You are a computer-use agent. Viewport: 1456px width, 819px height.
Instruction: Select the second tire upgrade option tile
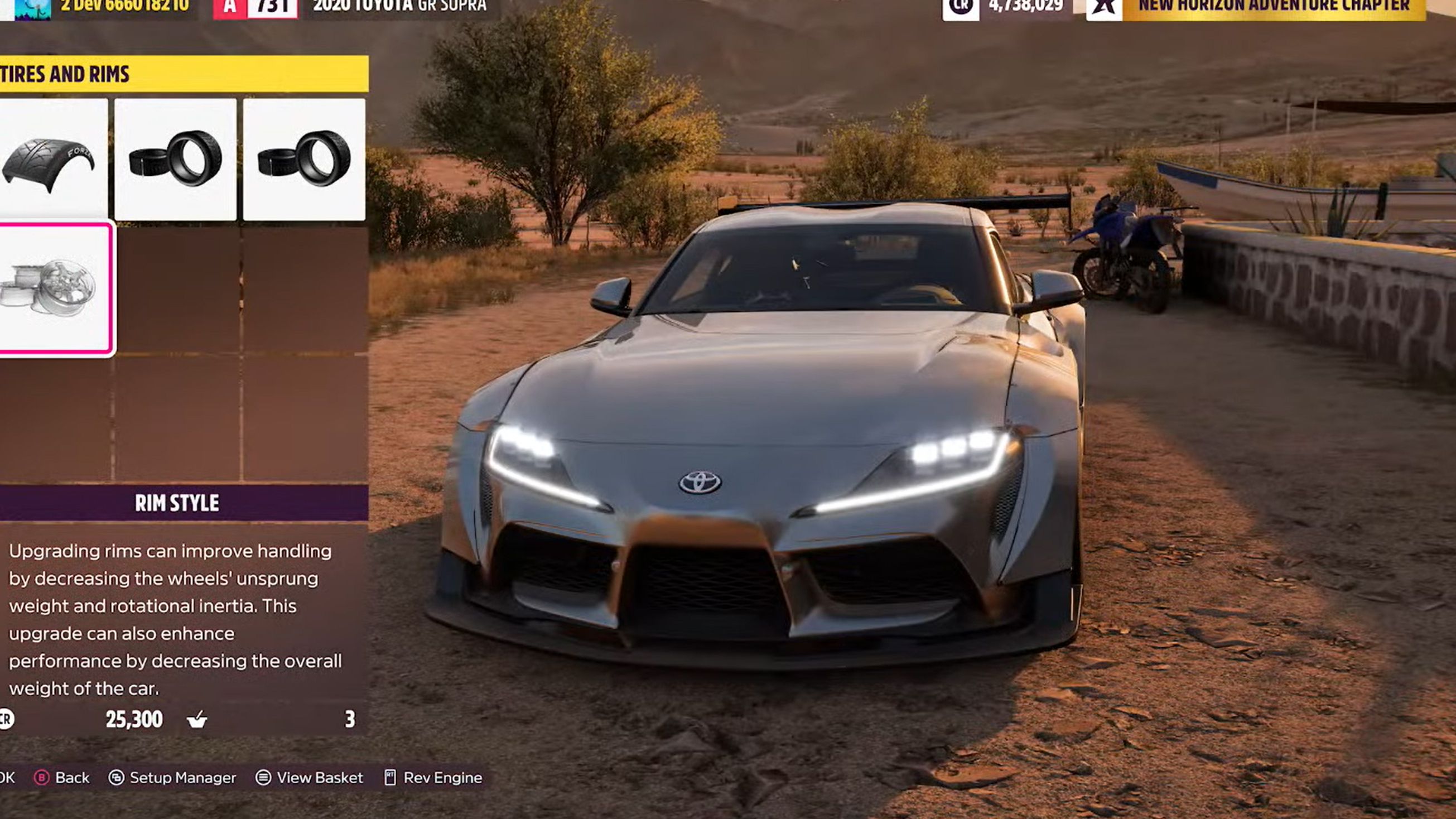point(175,164)
